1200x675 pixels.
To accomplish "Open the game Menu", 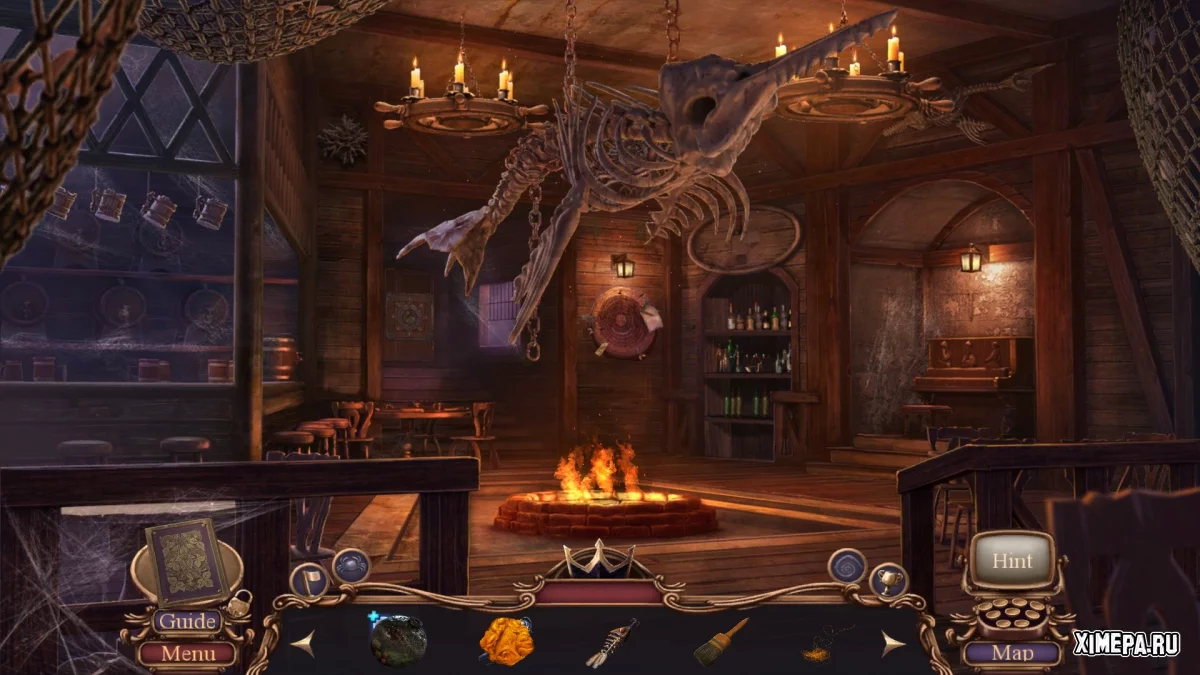I will click(x=187, y=654).
